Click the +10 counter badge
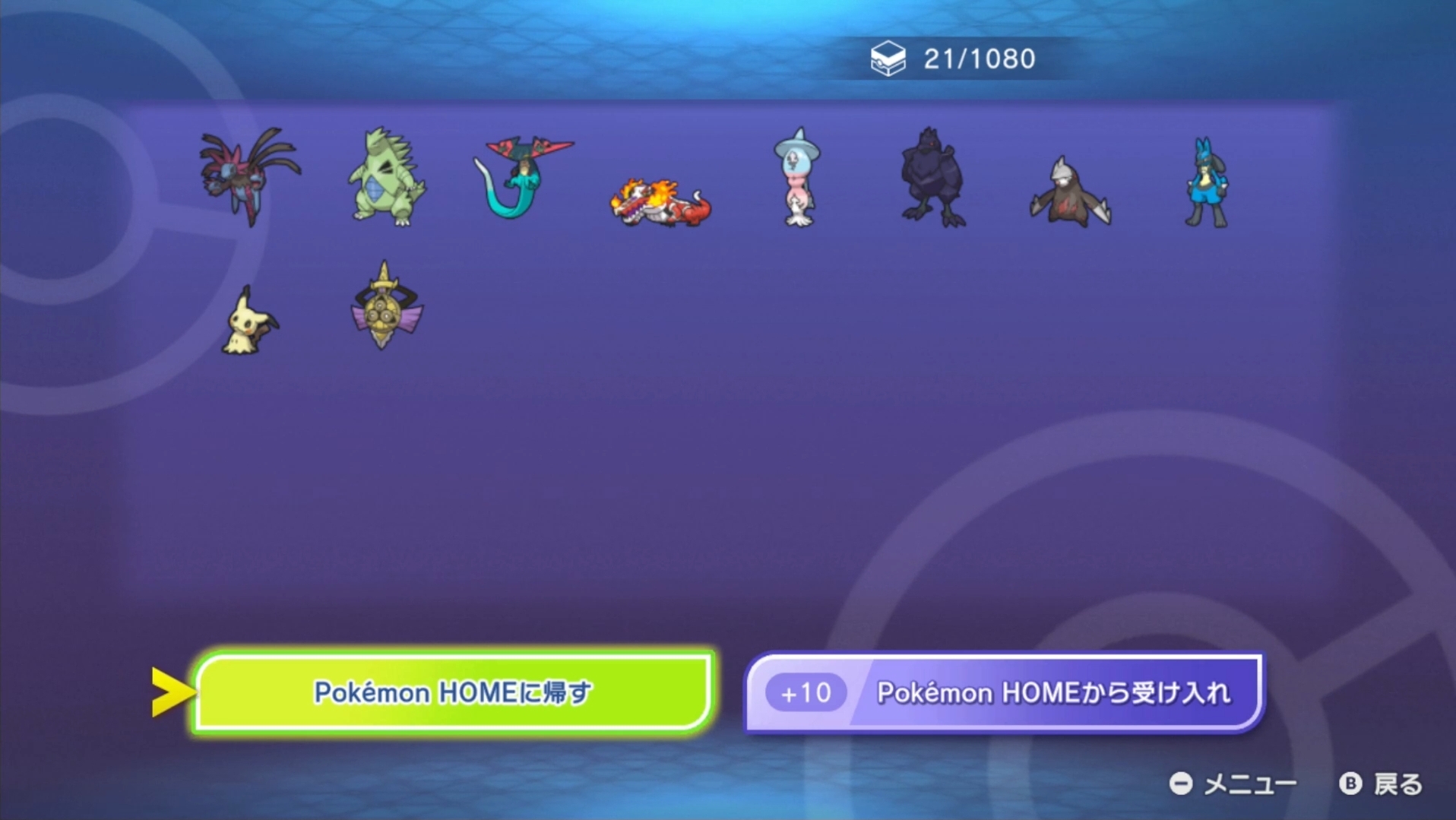The width and height of the screenshot is (1456, 820). [x=806, y=692]
